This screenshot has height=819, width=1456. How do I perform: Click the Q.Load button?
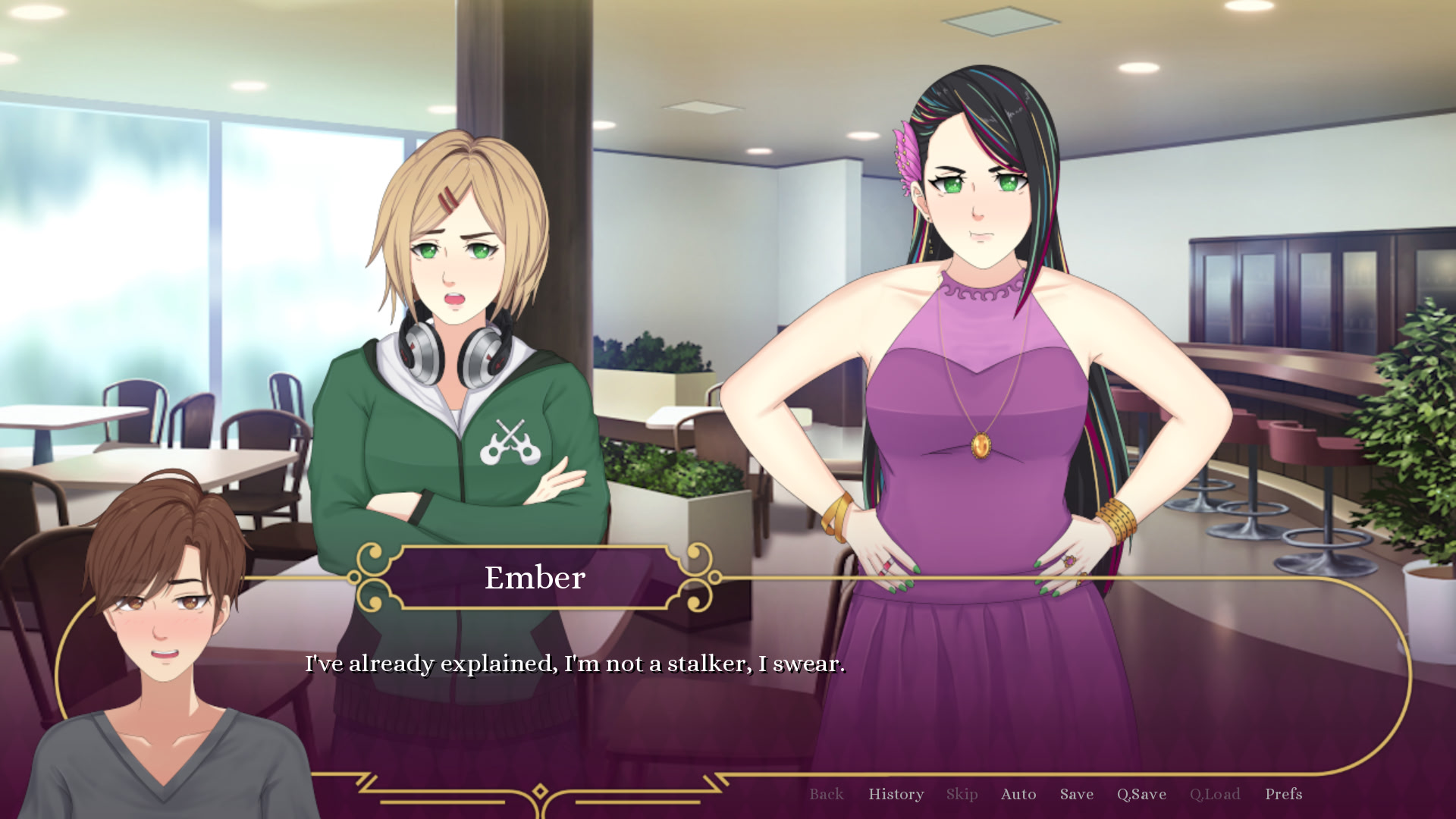[x=1214, y=794]
